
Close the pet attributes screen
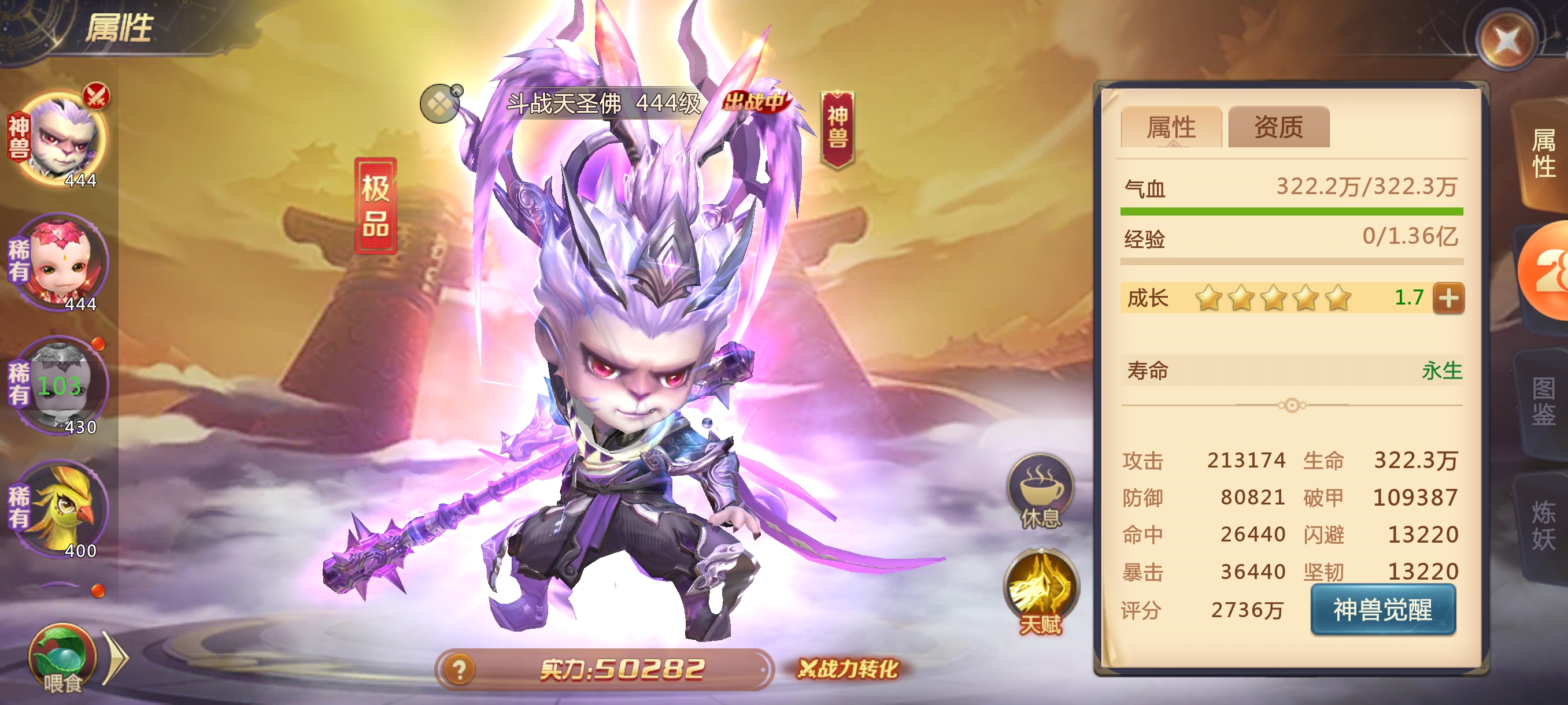point(1506,40)
